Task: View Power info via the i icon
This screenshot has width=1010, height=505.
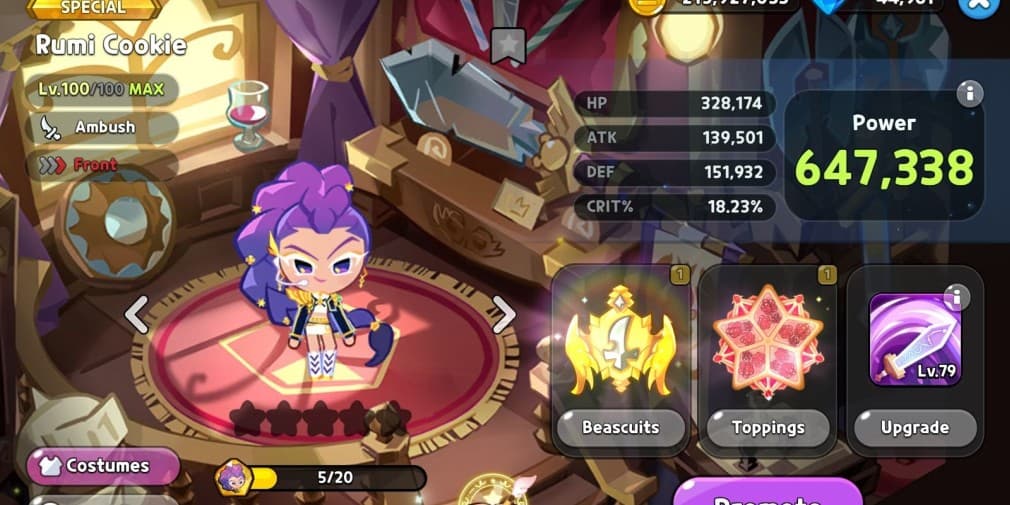Action: 968,95
